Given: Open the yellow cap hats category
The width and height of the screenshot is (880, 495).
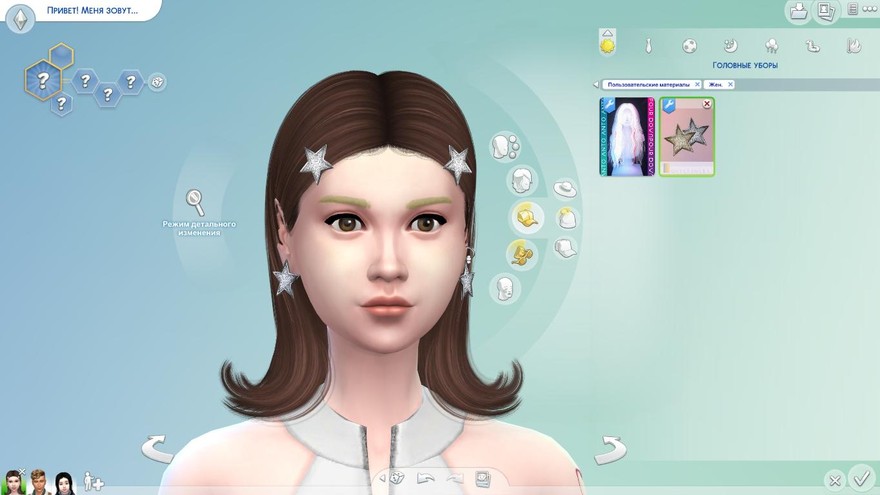Looking at the screenshot, I should coord(525,216).
